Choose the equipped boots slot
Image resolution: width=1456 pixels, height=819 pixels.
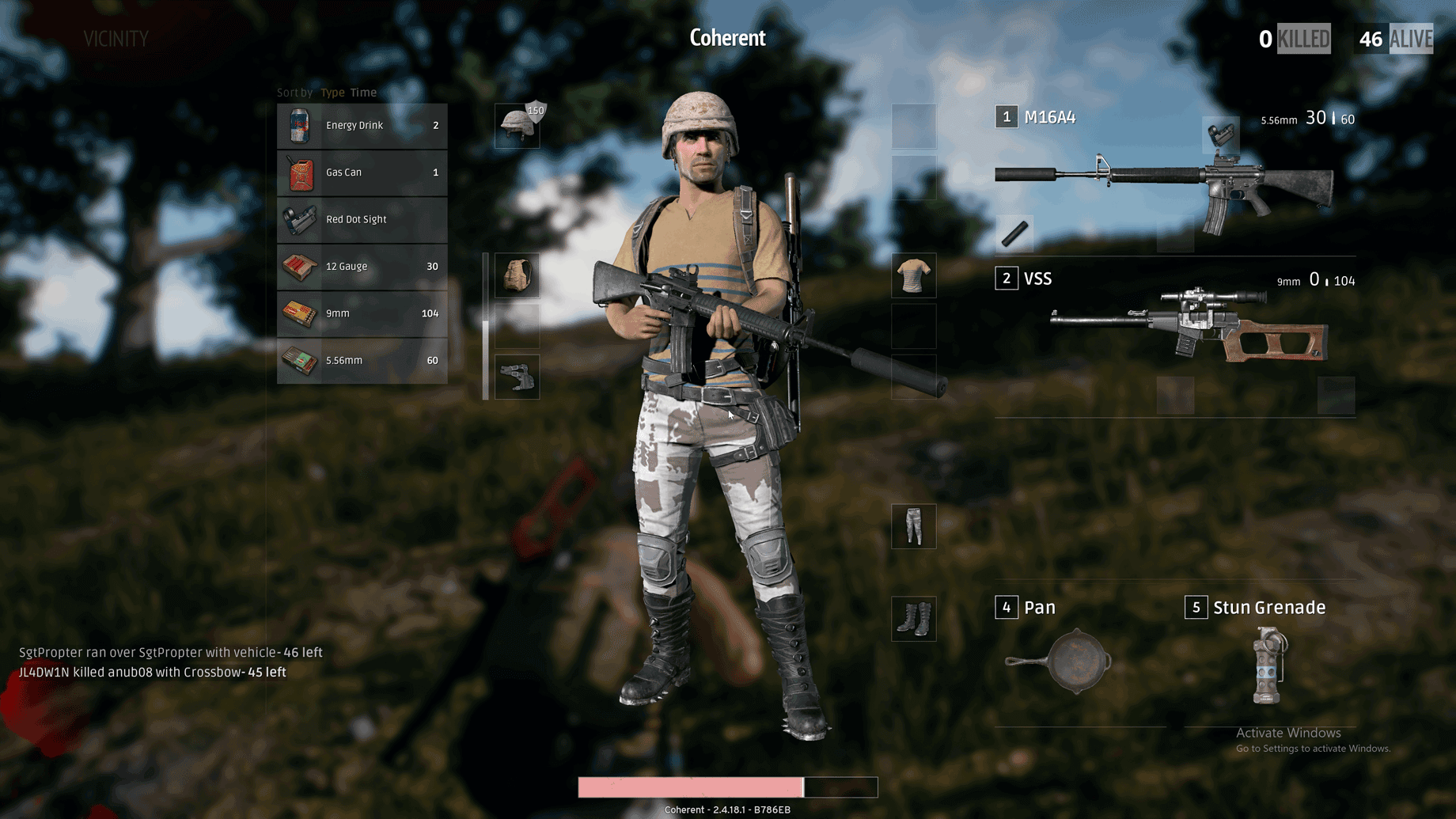tap(914, 619)
